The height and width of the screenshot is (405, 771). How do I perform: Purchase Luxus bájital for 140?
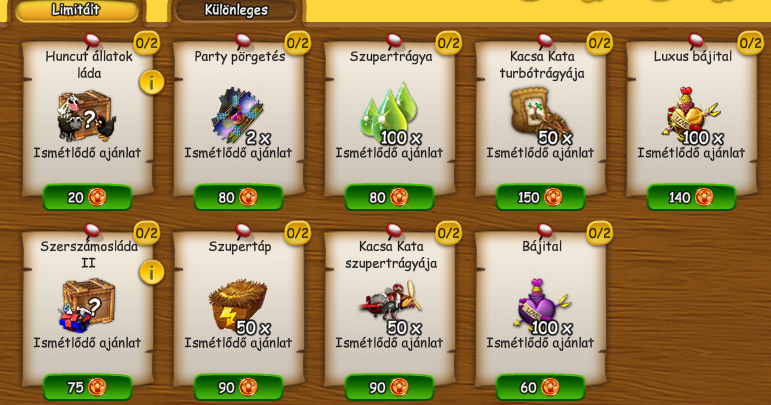[x=691, y=197]
